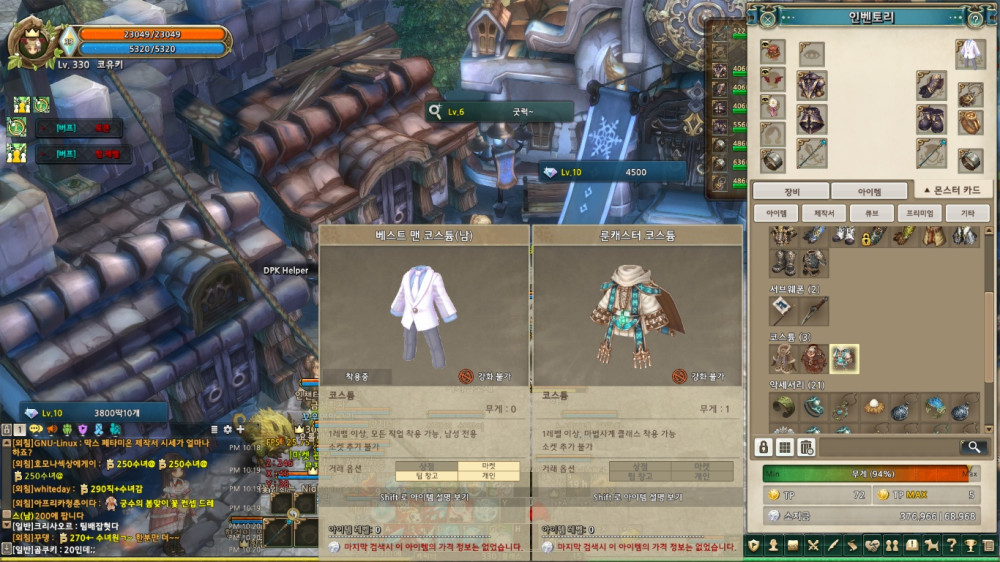Select the 큐브 category filter
This screenshot has width=1000, height=562.
(x=870, y=213)
